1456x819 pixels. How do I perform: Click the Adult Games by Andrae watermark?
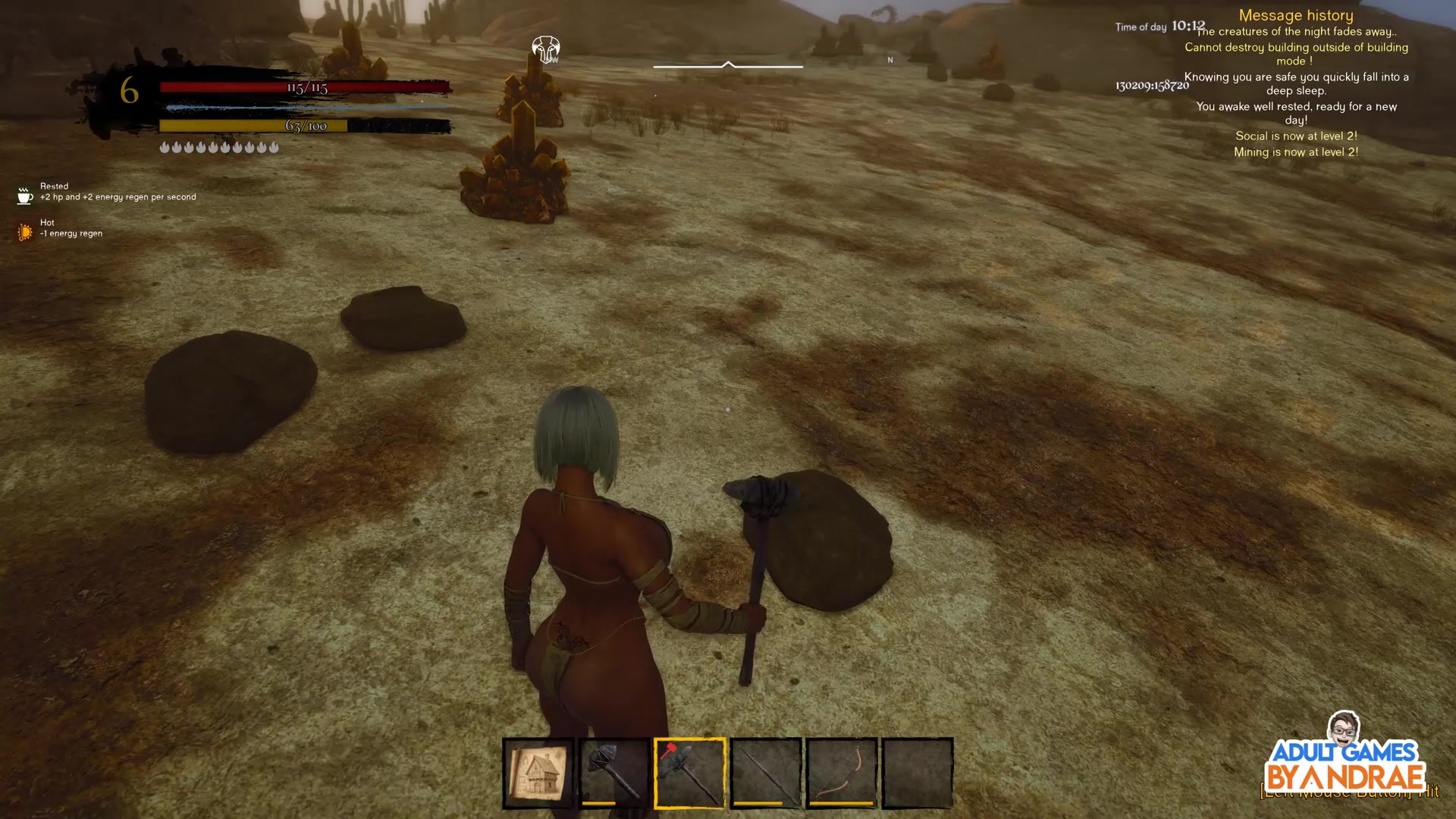click(x=1345, y=758)
